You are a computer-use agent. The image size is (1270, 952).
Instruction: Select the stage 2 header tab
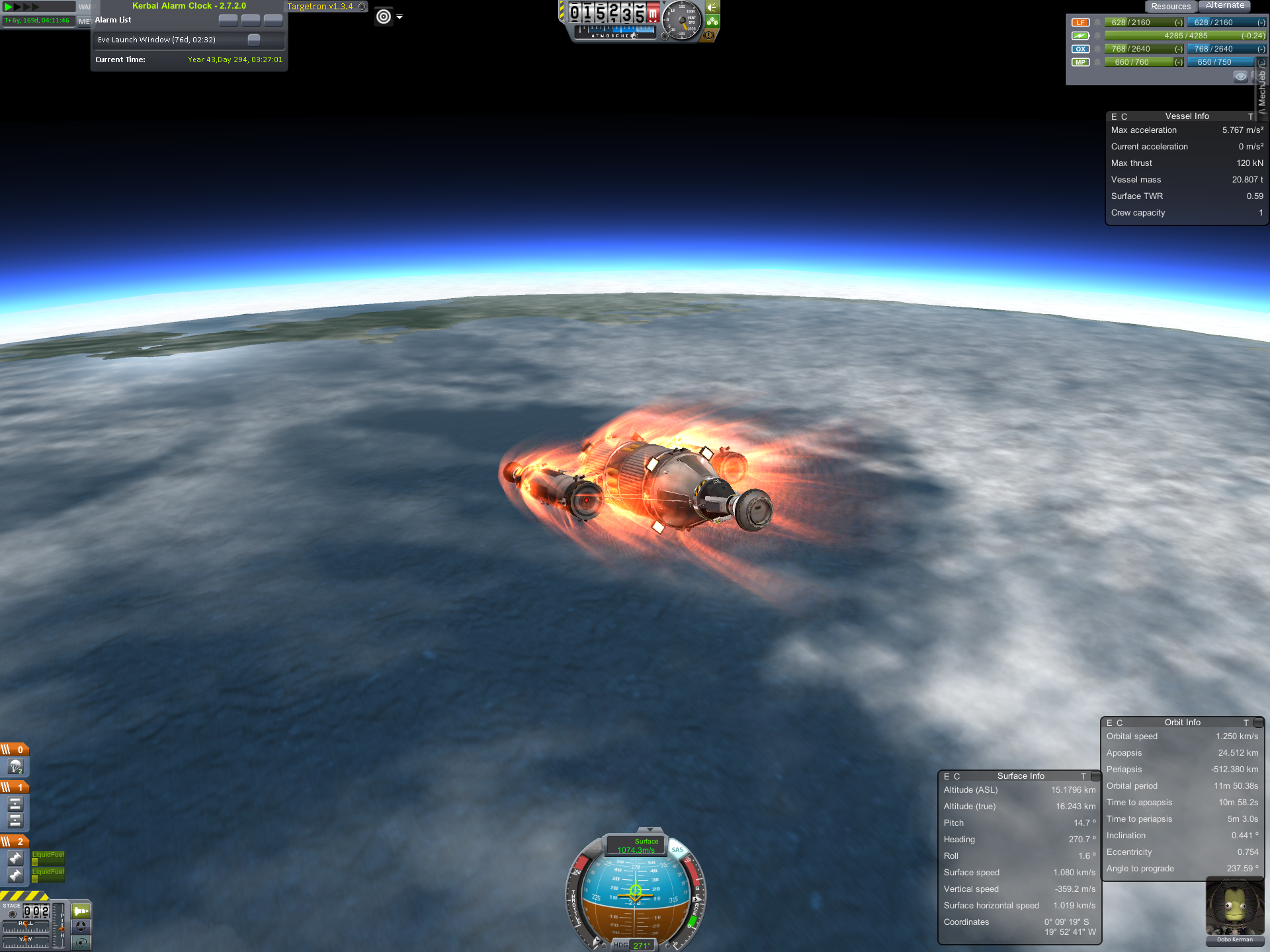[15, 842]
